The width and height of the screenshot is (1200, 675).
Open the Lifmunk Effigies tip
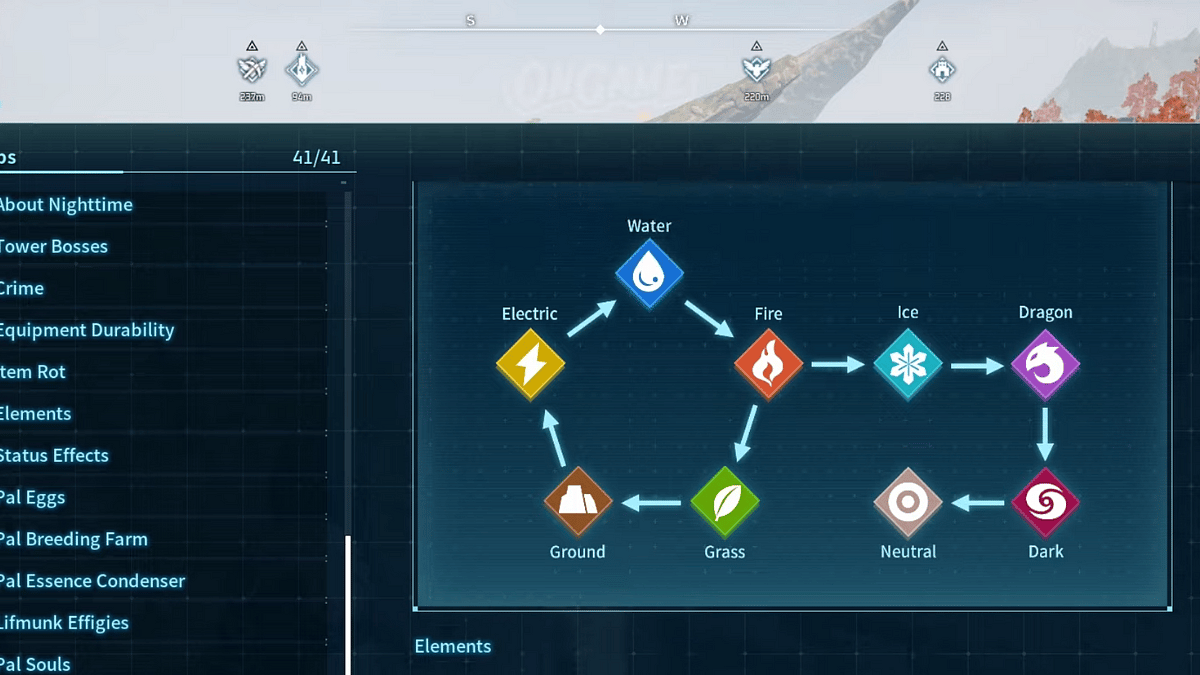tap(65, 623)
